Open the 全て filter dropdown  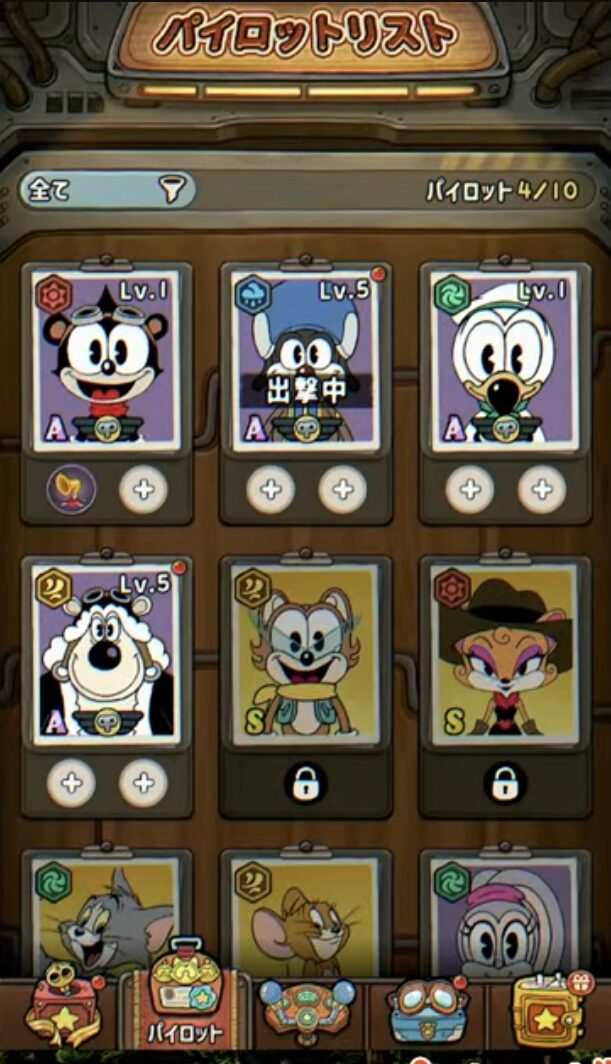click(x=107, y=190)
